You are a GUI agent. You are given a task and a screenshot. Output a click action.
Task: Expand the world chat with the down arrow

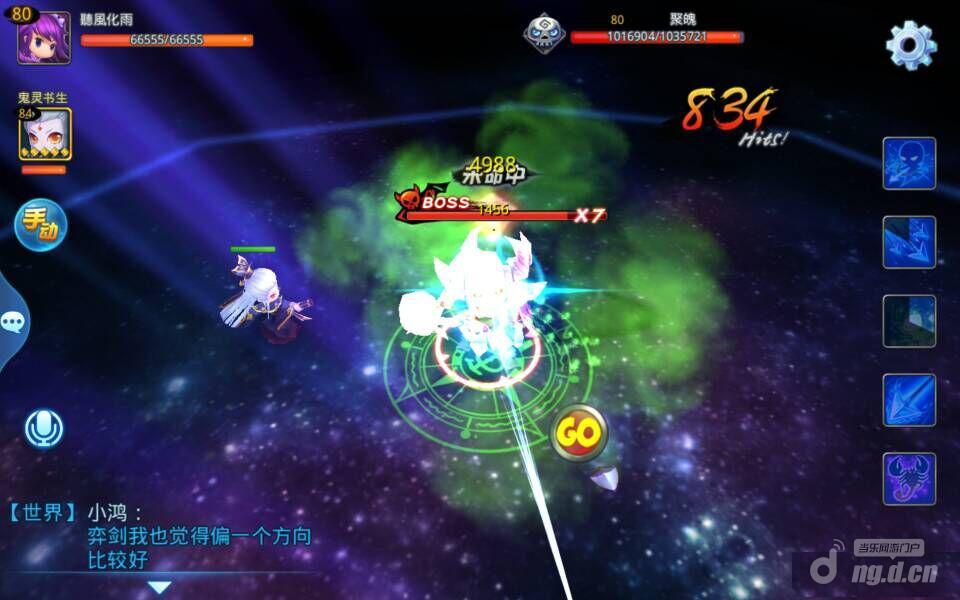[160, 587]
